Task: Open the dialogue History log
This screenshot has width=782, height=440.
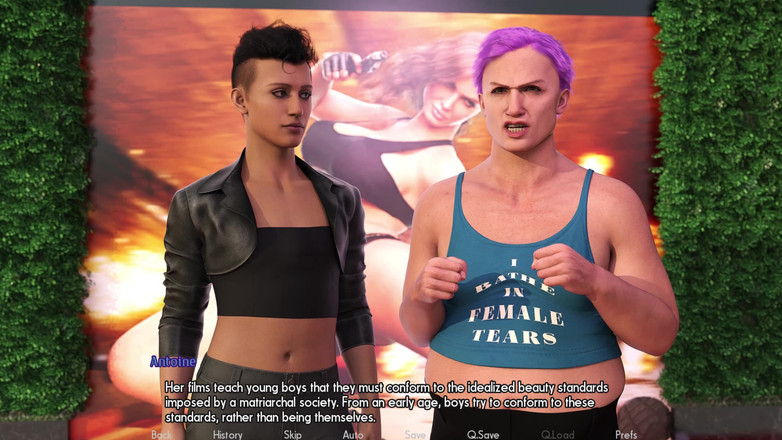Action: [227, 435]
